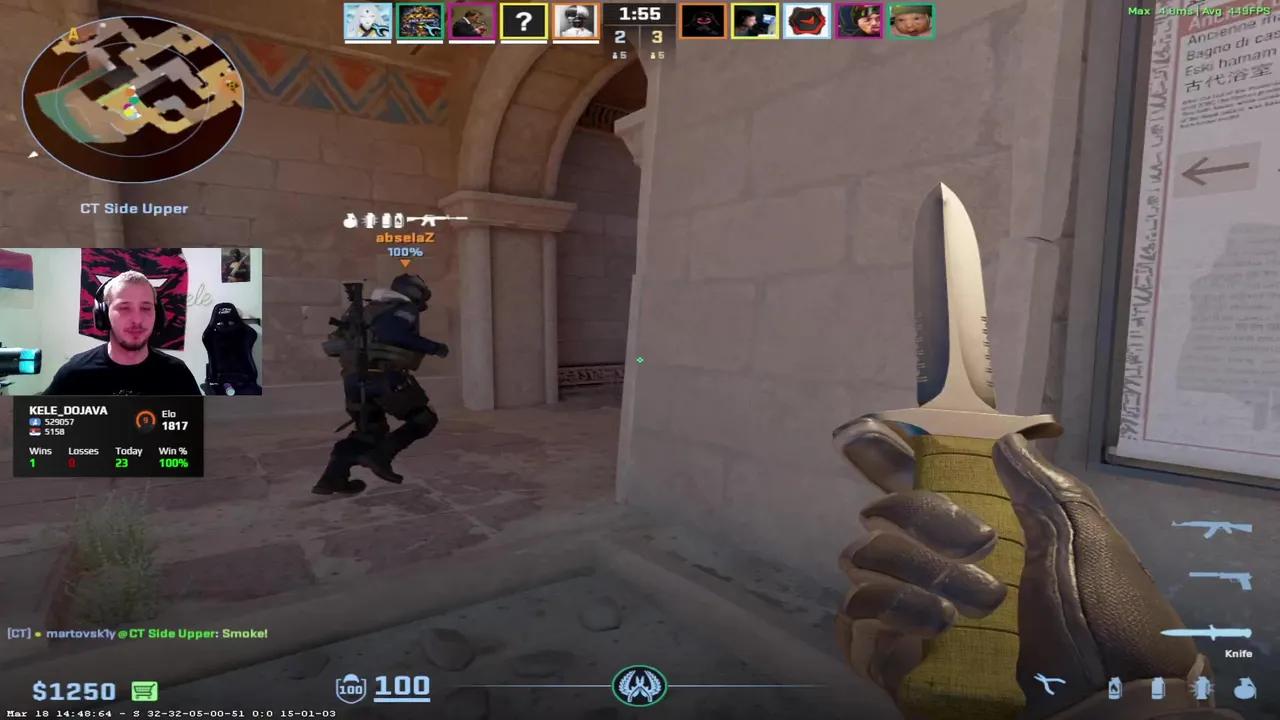Click the T team score showing 3
1280x720 pixels.
pyautogui.click(x=657, y=36)
